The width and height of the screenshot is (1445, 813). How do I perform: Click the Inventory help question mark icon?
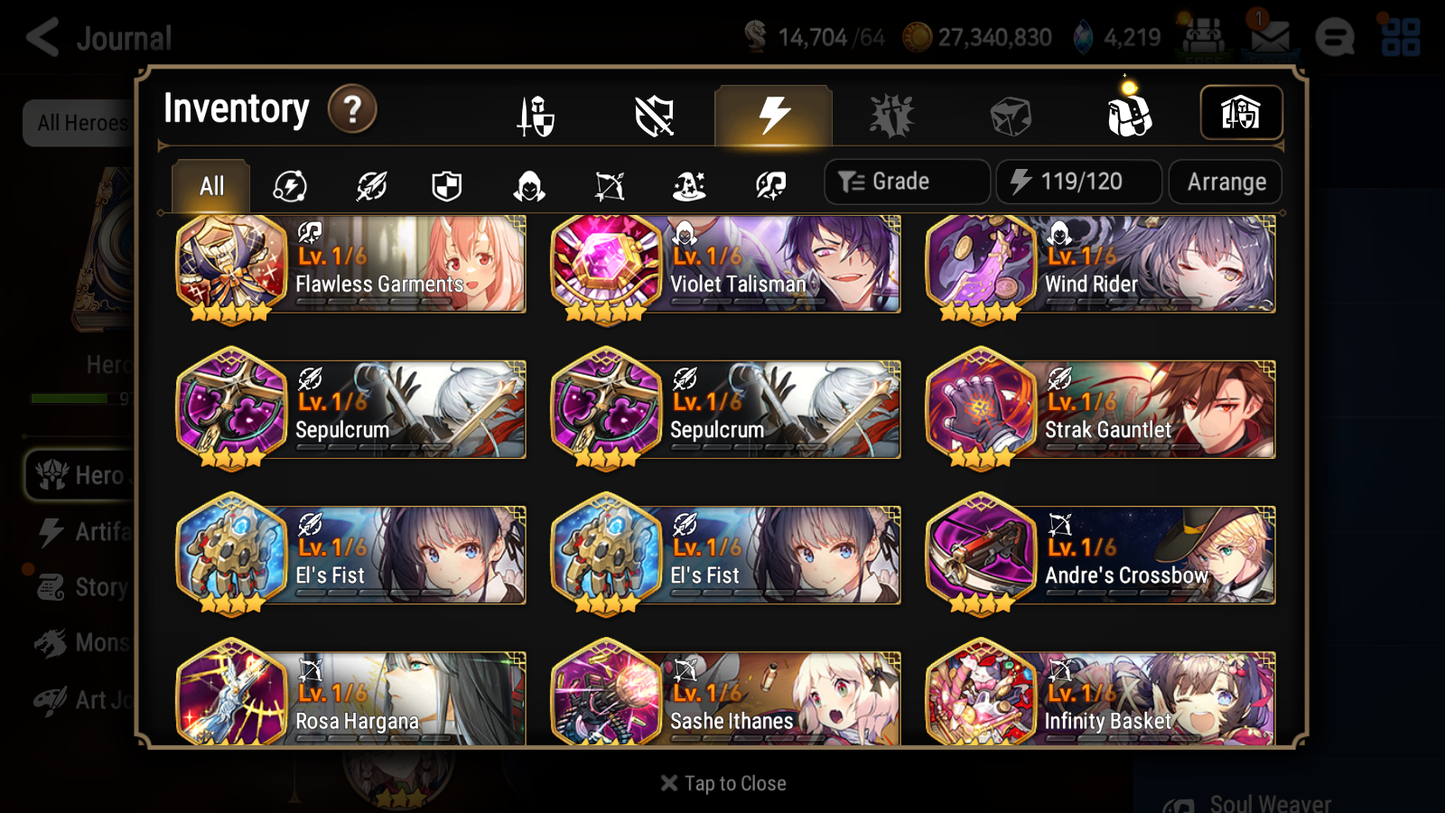coord(352,110)
